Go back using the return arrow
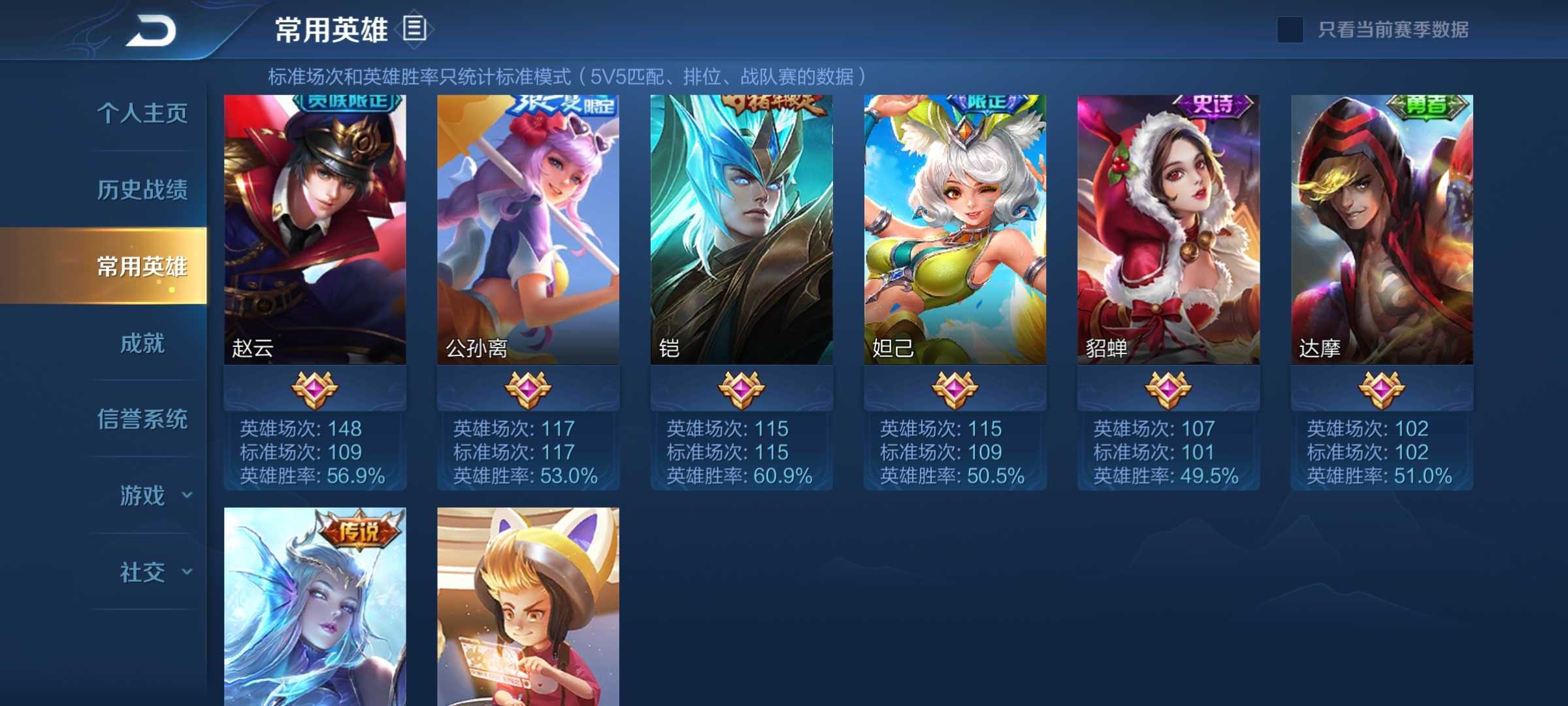The width and height of the screenshot is (1568, 706). click(152, 30)
